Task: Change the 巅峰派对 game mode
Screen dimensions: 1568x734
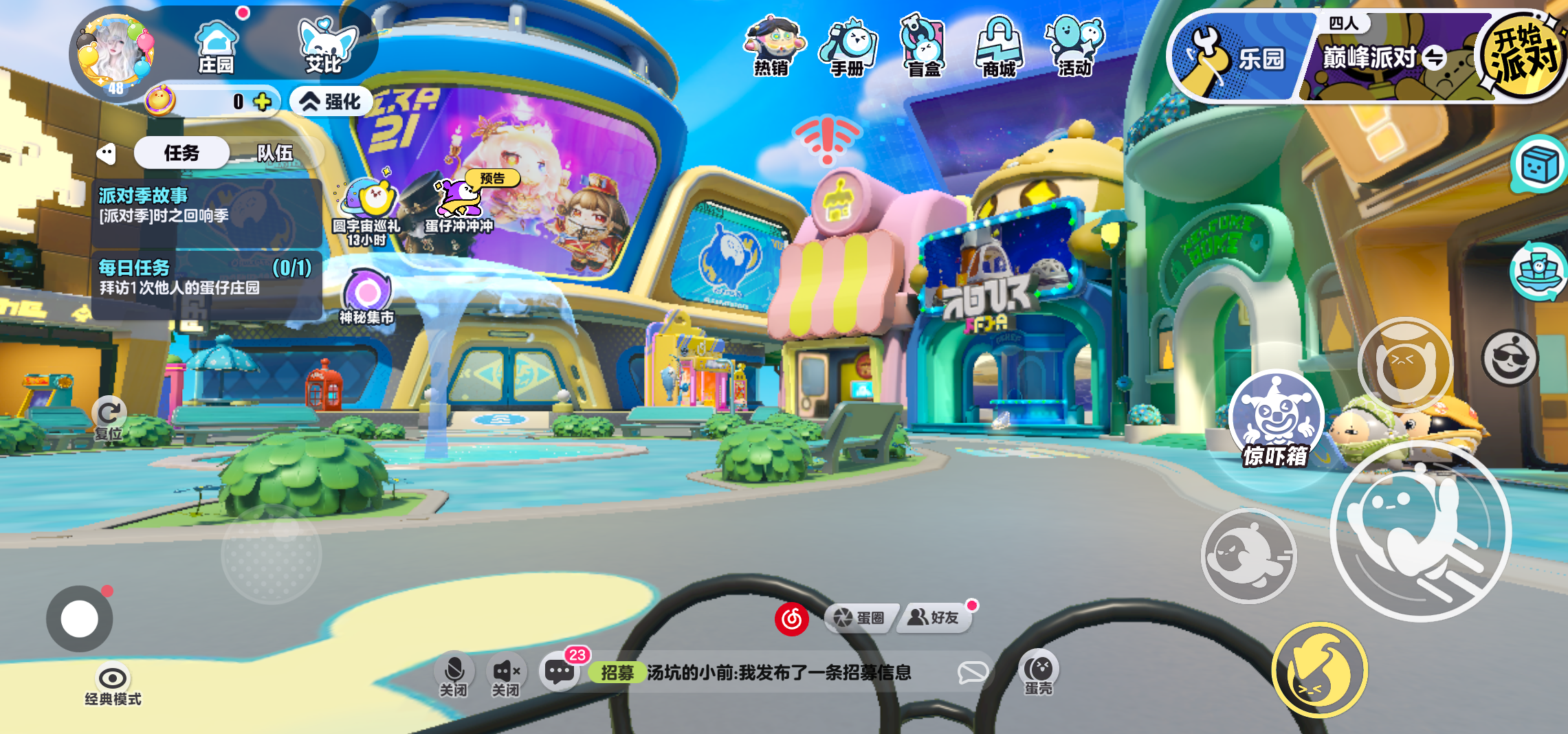Action: tap(1434, 58)
